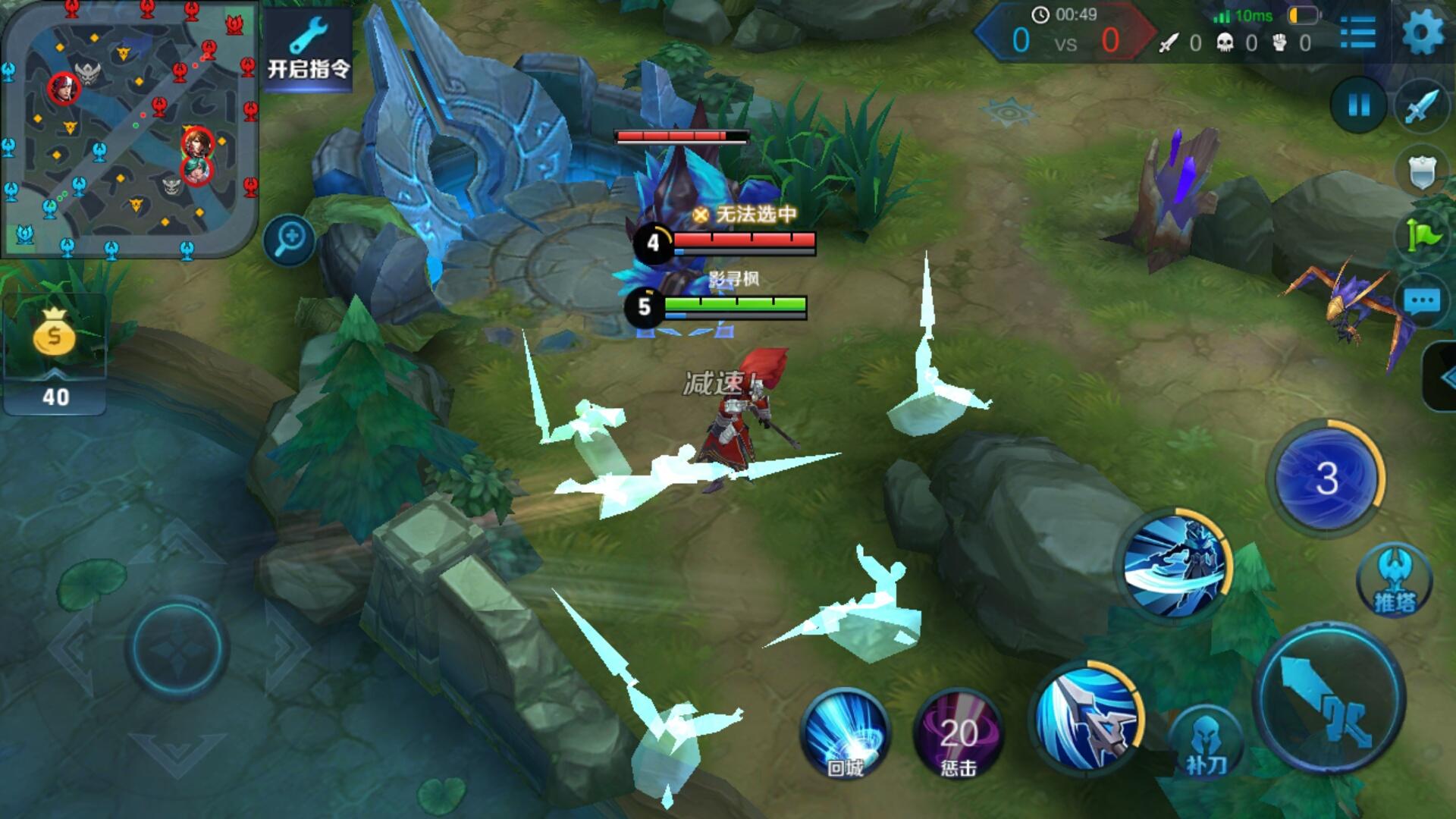Use the 惩击 smite spell
The width and height of the screenshot is (1456, 819).
coord(959,733)
